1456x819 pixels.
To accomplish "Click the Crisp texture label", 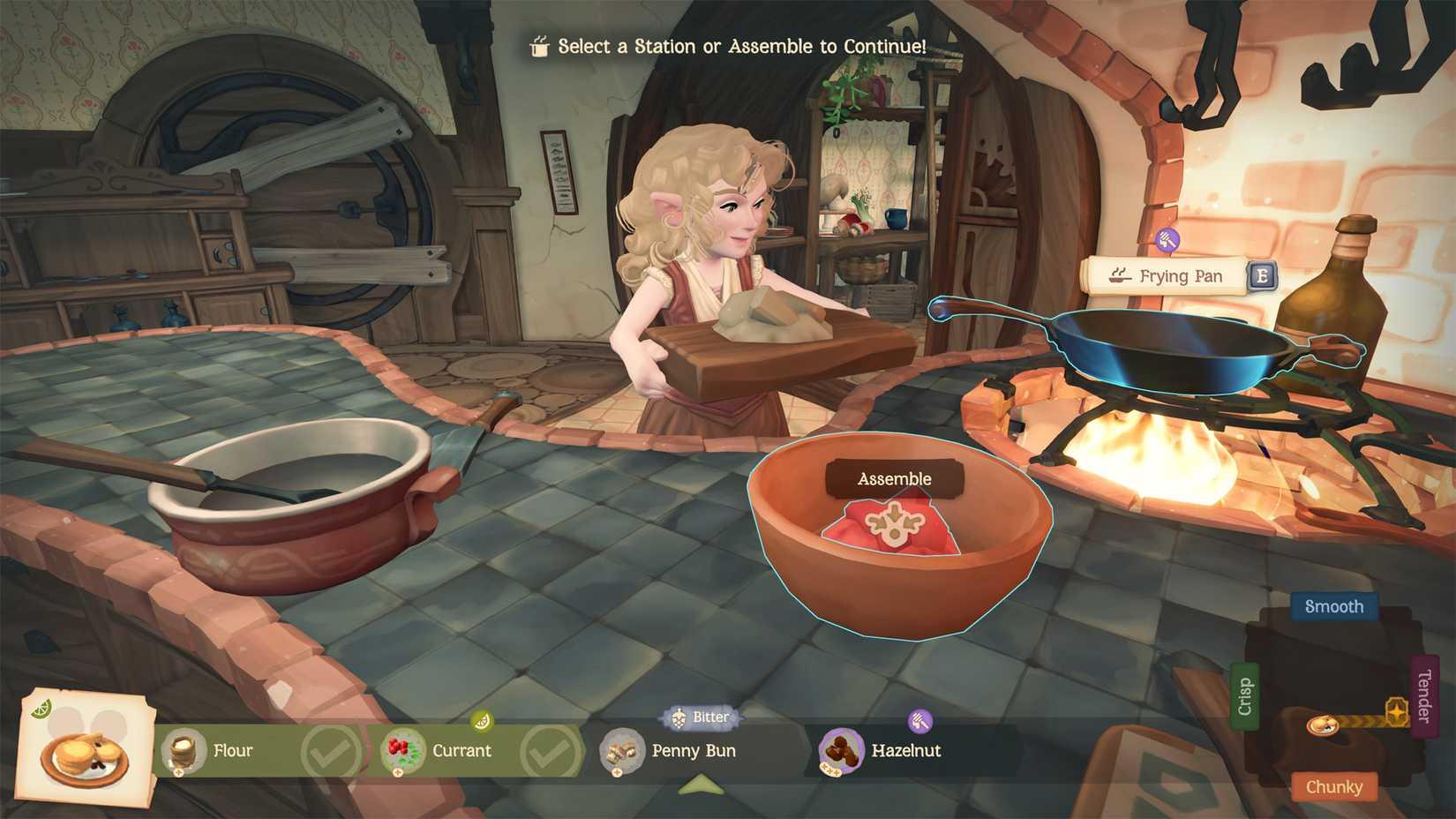I will pyautogui.click(x=1244, y=696).
